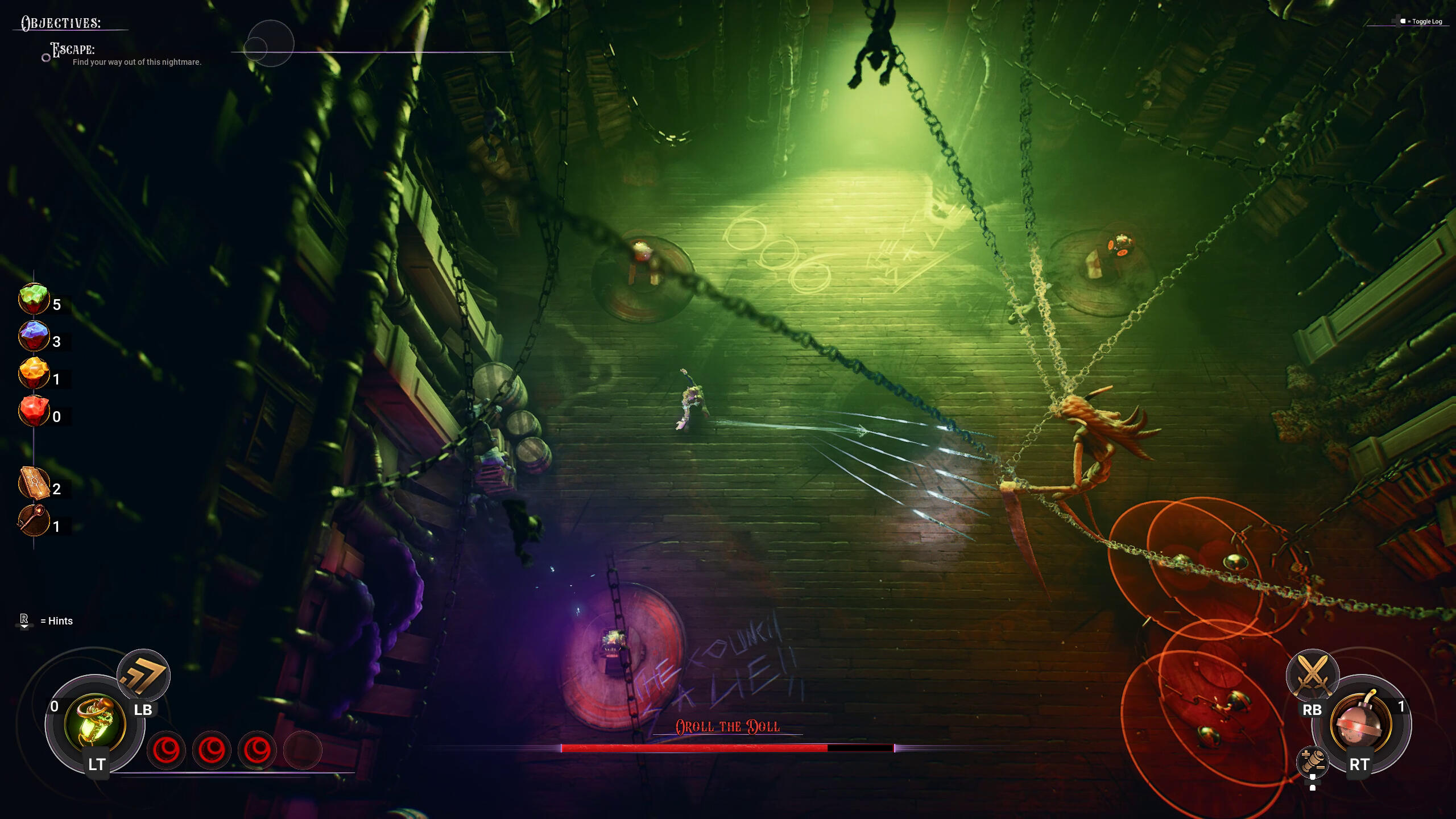Switch consumable with the dynamite swap icon
Image resolution: width=1456 pixels, height=819 pixels.
tap(1313, 761)
